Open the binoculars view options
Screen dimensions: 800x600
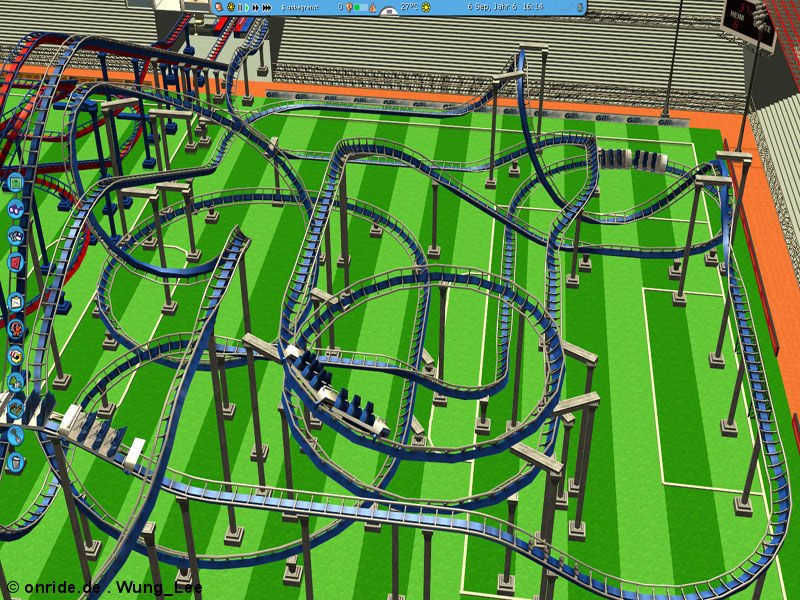pyautogui.click(x=15, y=210)
